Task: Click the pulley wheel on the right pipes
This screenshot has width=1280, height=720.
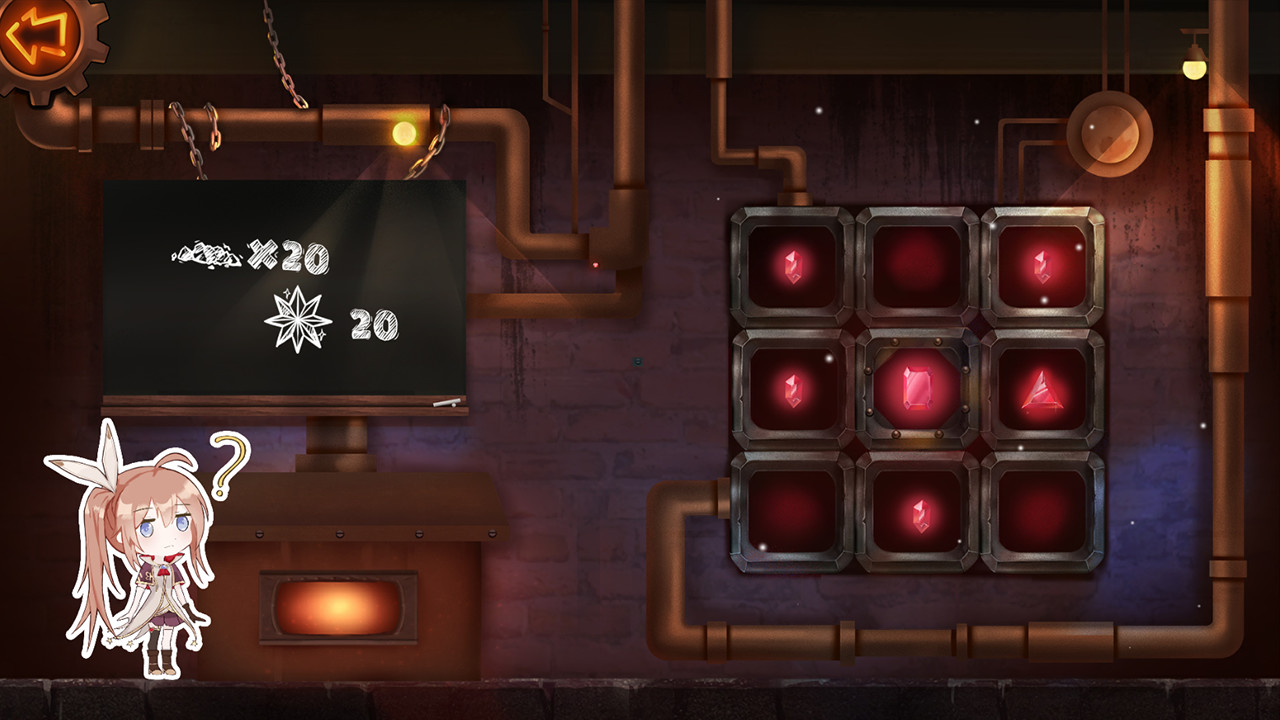Action: [x=1110, y=134]
